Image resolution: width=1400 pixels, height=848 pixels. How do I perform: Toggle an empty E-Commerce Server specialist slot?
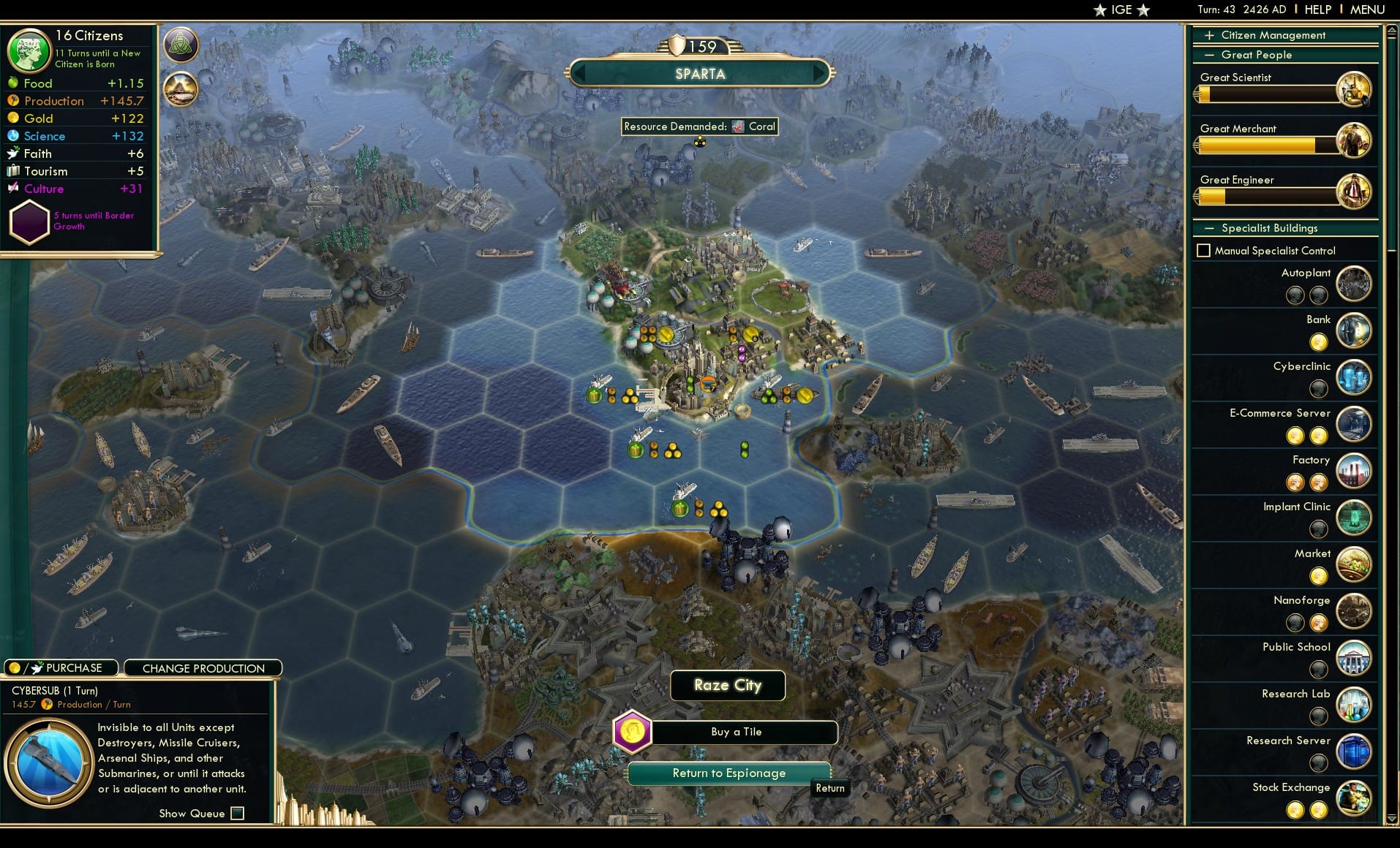point(1319,436)
